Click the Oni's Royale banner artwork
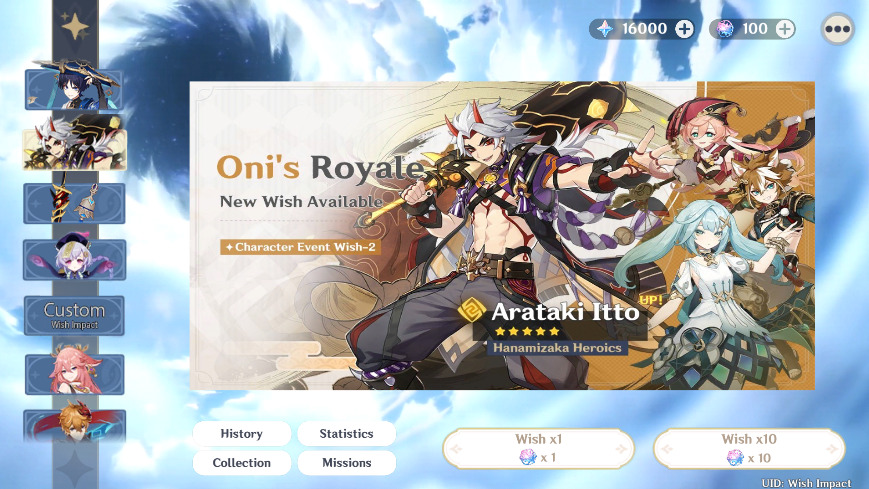The width and height of the screenshot is (869, 489). pos(502,235)
